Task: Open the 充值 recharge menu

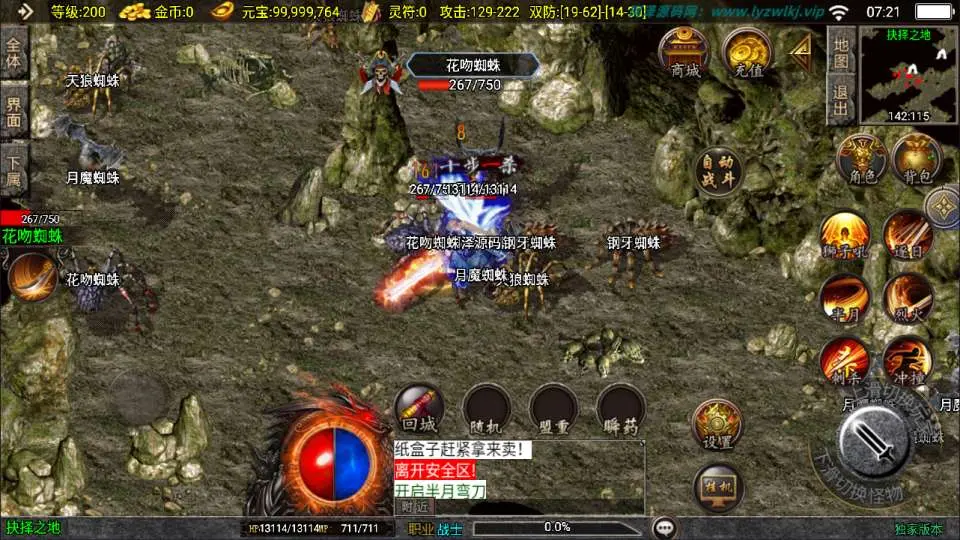Action: (x=747, y=52)
